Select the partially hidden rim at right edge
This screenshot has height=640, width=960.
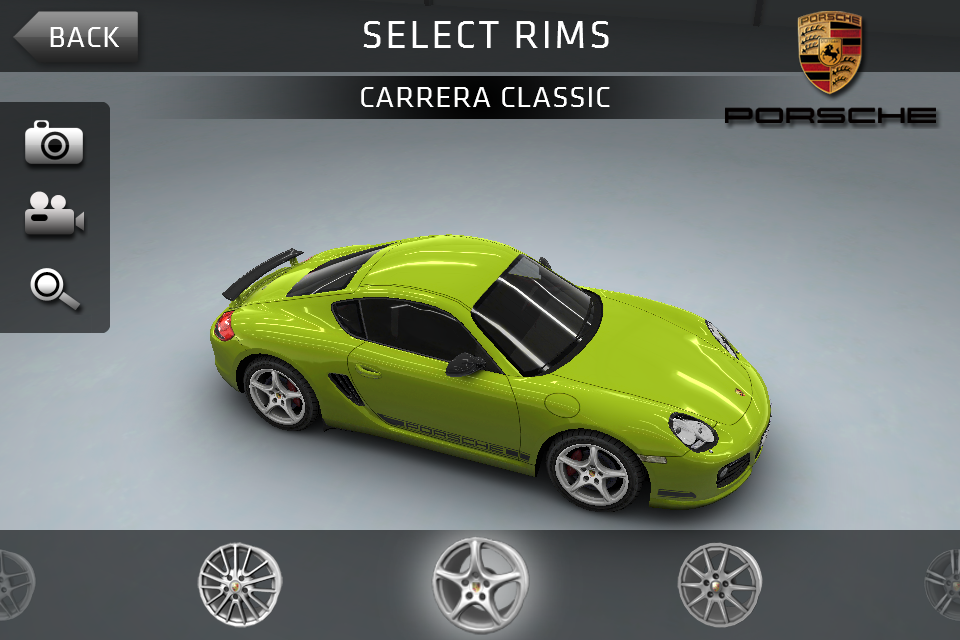944,584
